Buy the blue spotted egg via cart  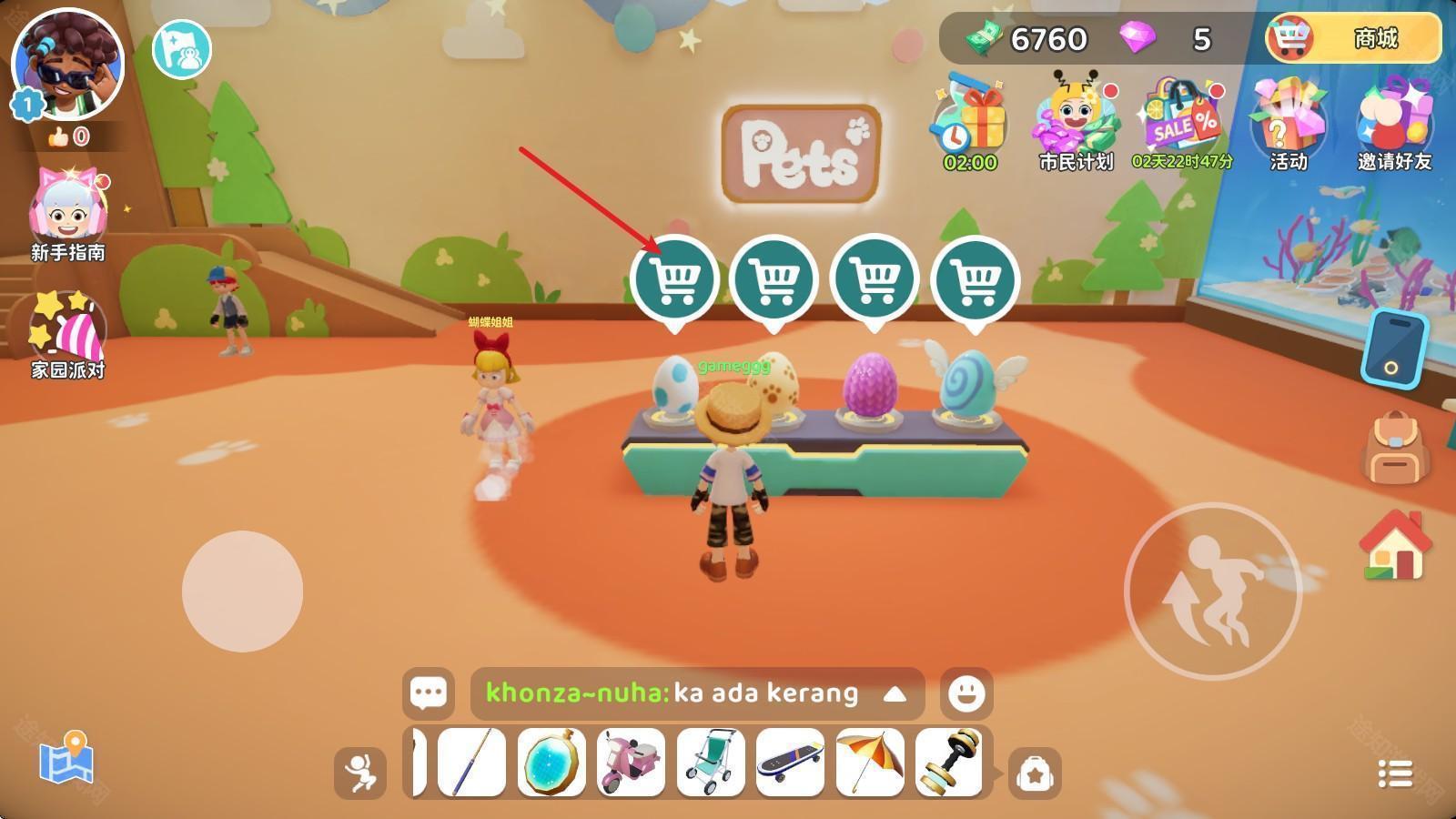[x=675, y=280]
